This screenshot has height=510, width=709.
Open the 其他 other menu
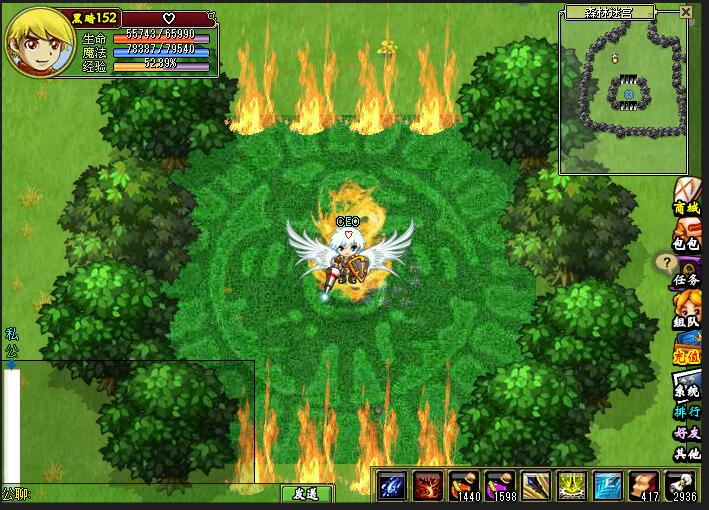click(x=687, y=454)
